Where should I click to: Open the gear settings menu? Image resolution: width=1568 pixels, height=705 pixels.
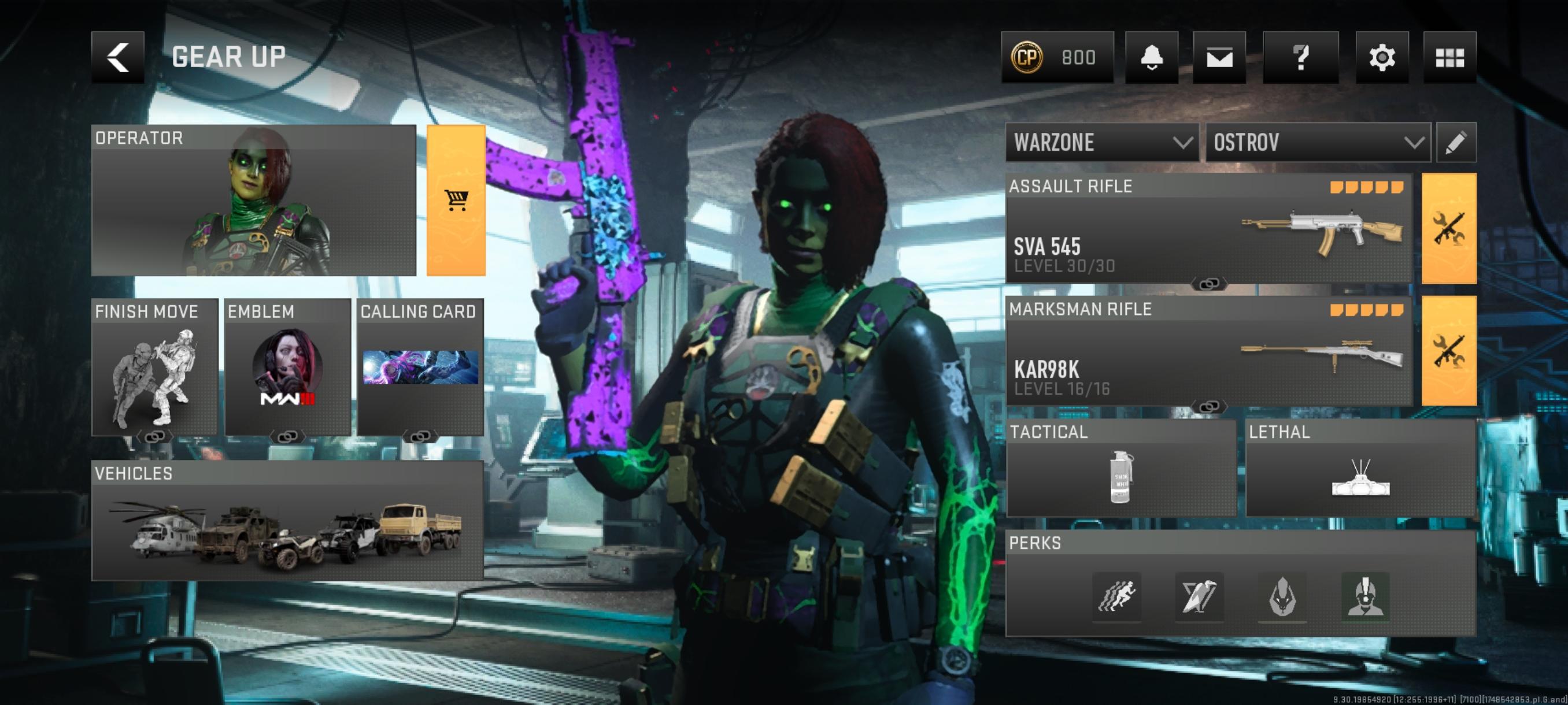[x=1381, y=57]
